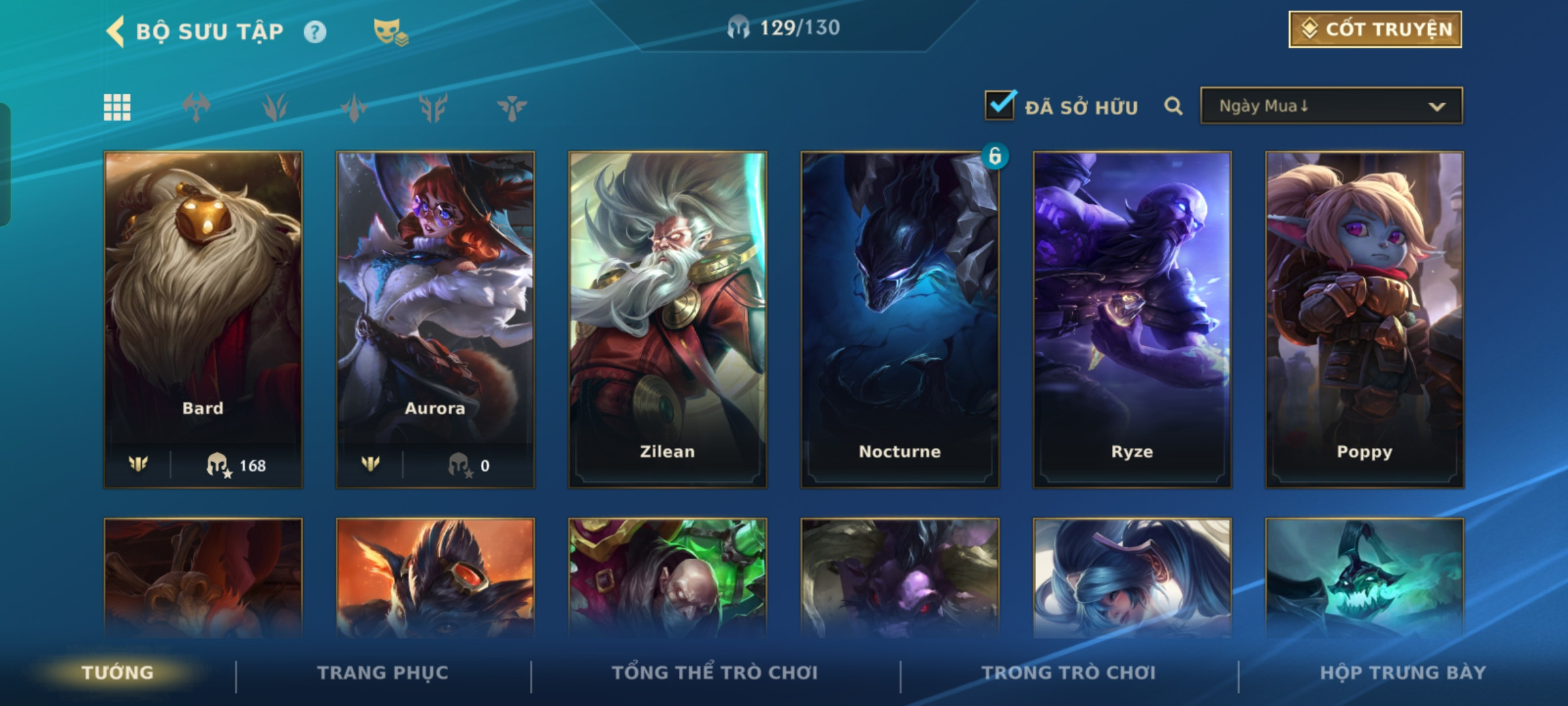The height and width of the screenshot is (706, 1568).
Task: Pick the Ryze champion card
Action: (1132, 319)
